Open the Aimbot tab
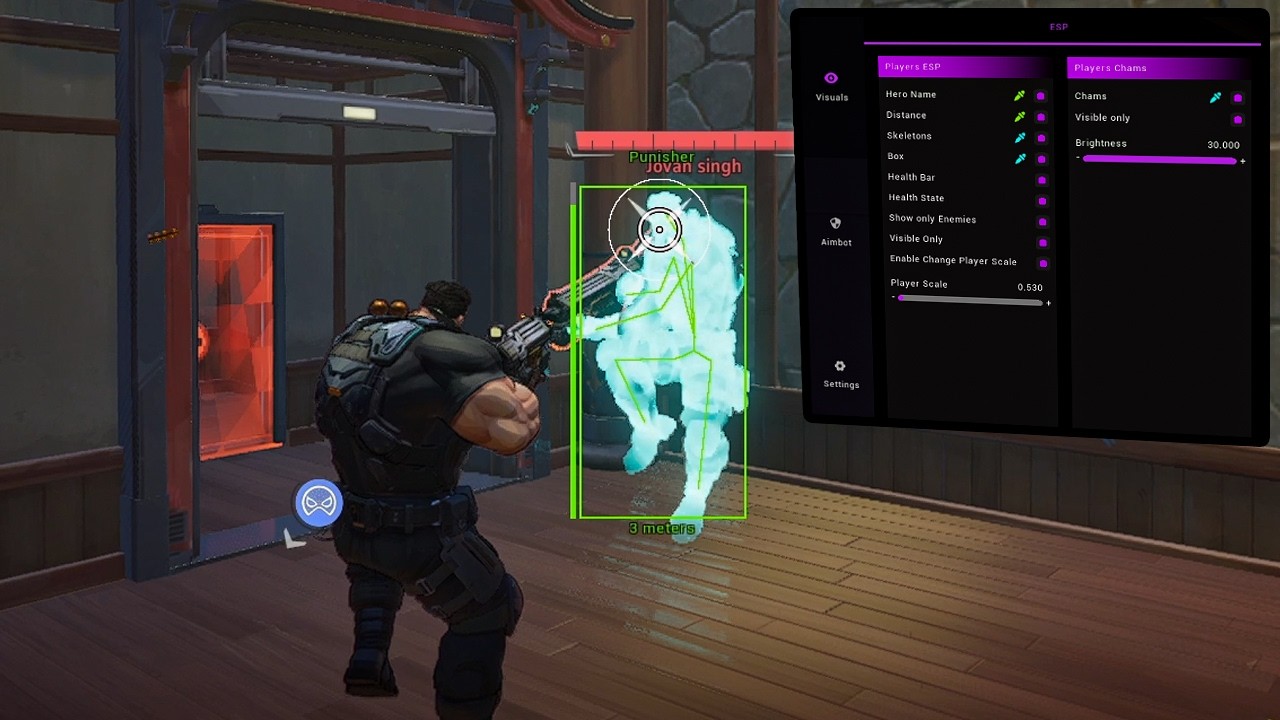Viewport: 1280px width, 720px height. [836, 231]
